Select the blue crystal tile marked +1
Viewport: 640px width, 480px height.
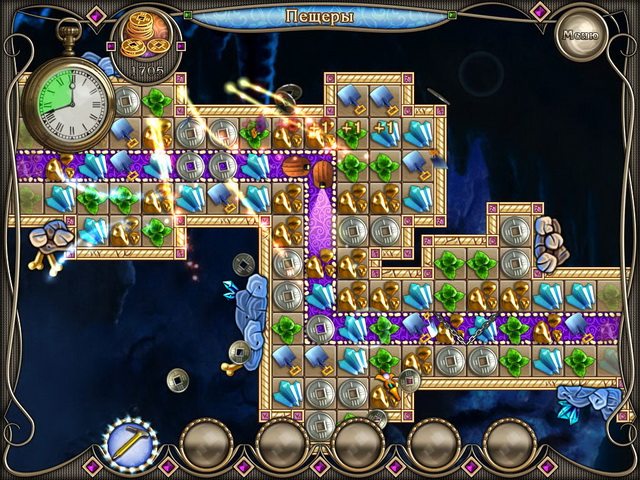[385, 131]
